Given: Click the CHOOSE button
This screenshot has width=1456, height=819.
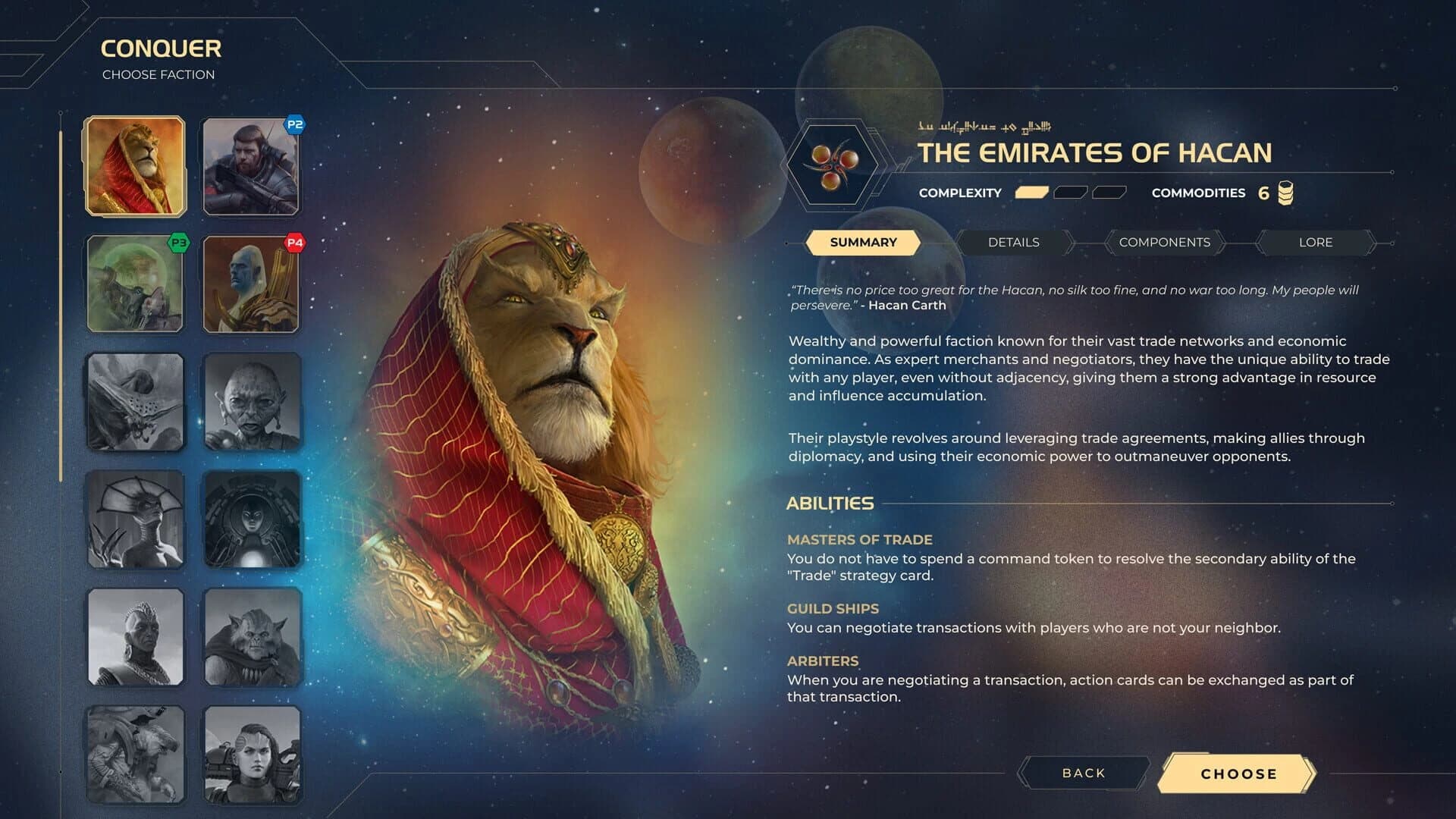Looking at the screenshot, I should pos(1239,774).
